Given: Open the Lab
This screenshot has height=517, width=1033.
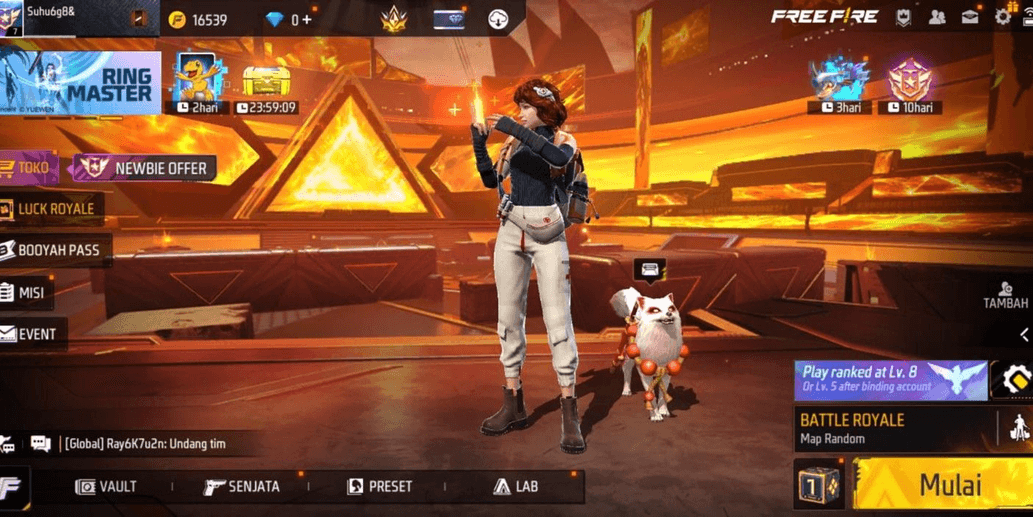Looking at the screenshot, I should click(516, 487).
